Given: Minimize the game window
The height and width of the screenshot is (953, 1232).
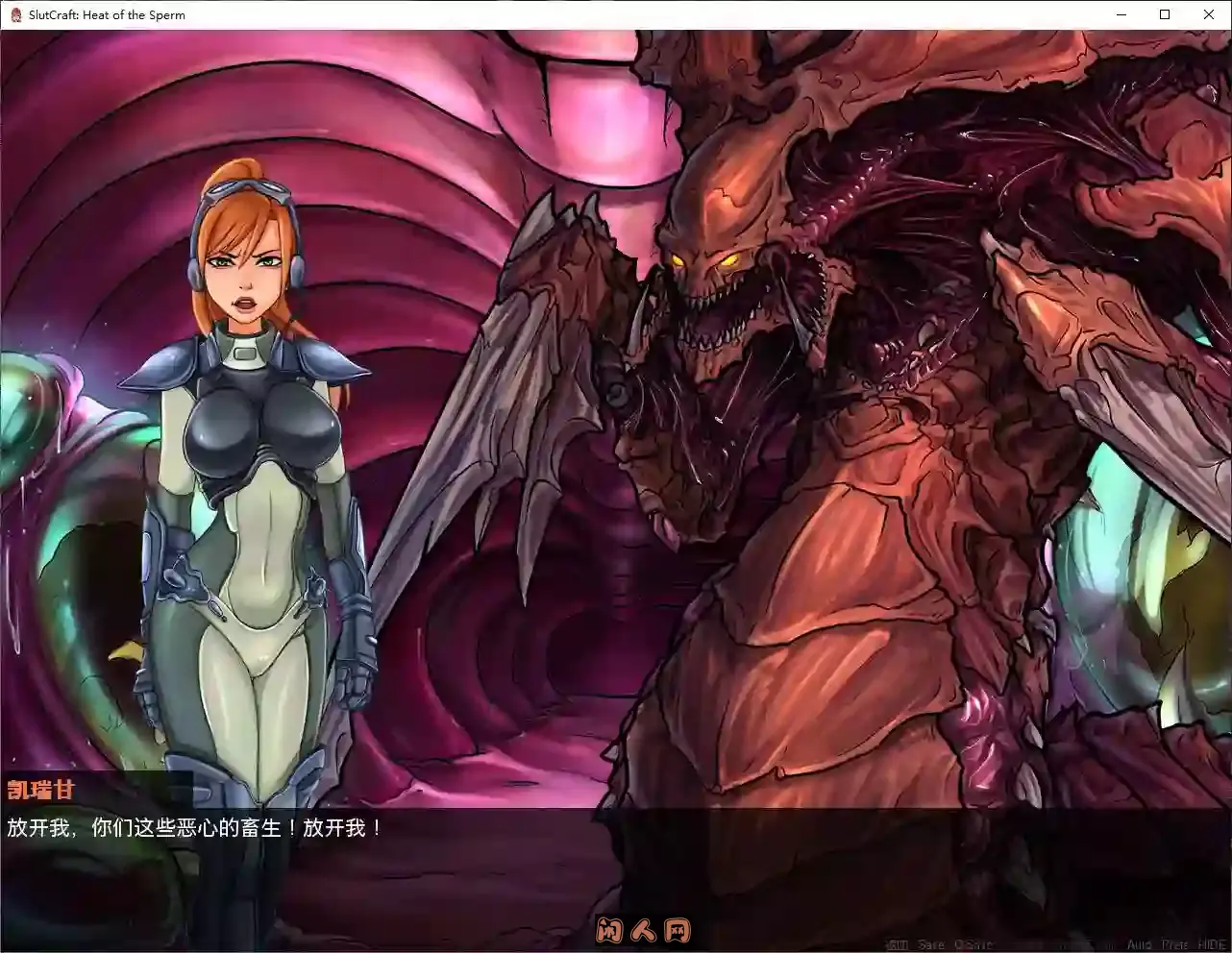Looking at the screenshot, I should pyautogui.click(x=1121, y=14).
